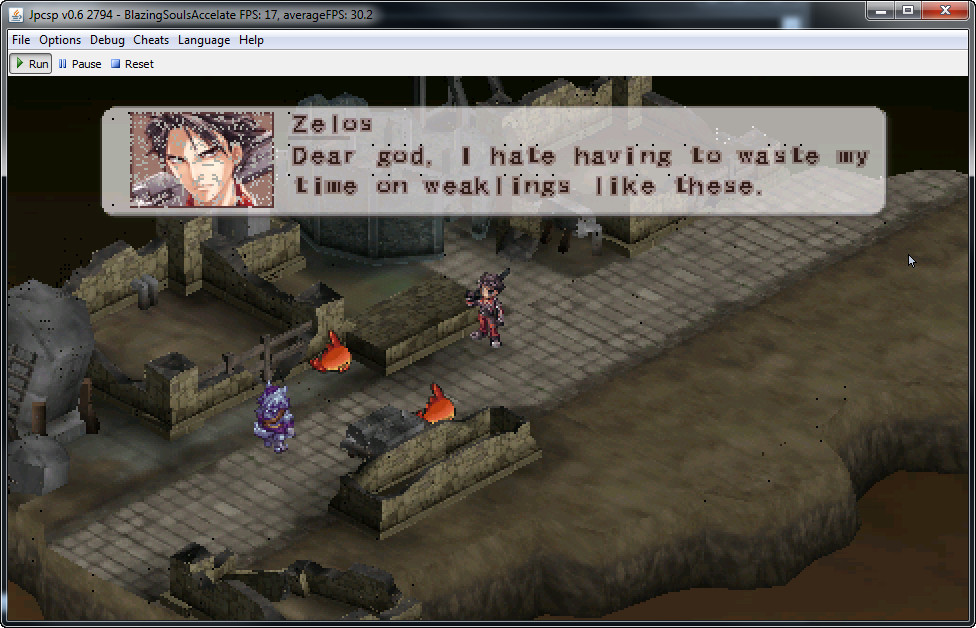Open the Help menu
Image resolution: width=976 pixels, height=628 pixels.
pos(252,40)
